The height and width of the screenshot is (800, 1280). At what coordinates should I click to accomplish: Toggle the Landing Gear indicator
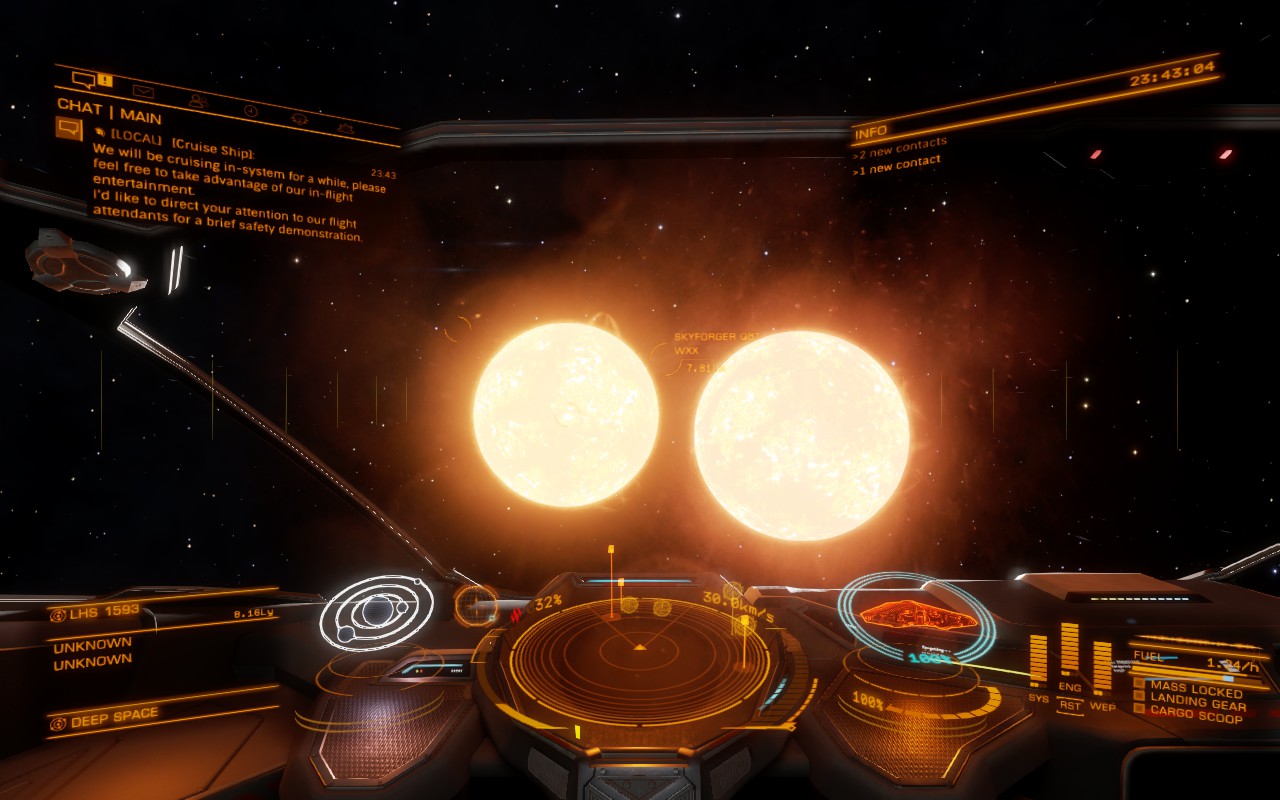[1190, 702]
